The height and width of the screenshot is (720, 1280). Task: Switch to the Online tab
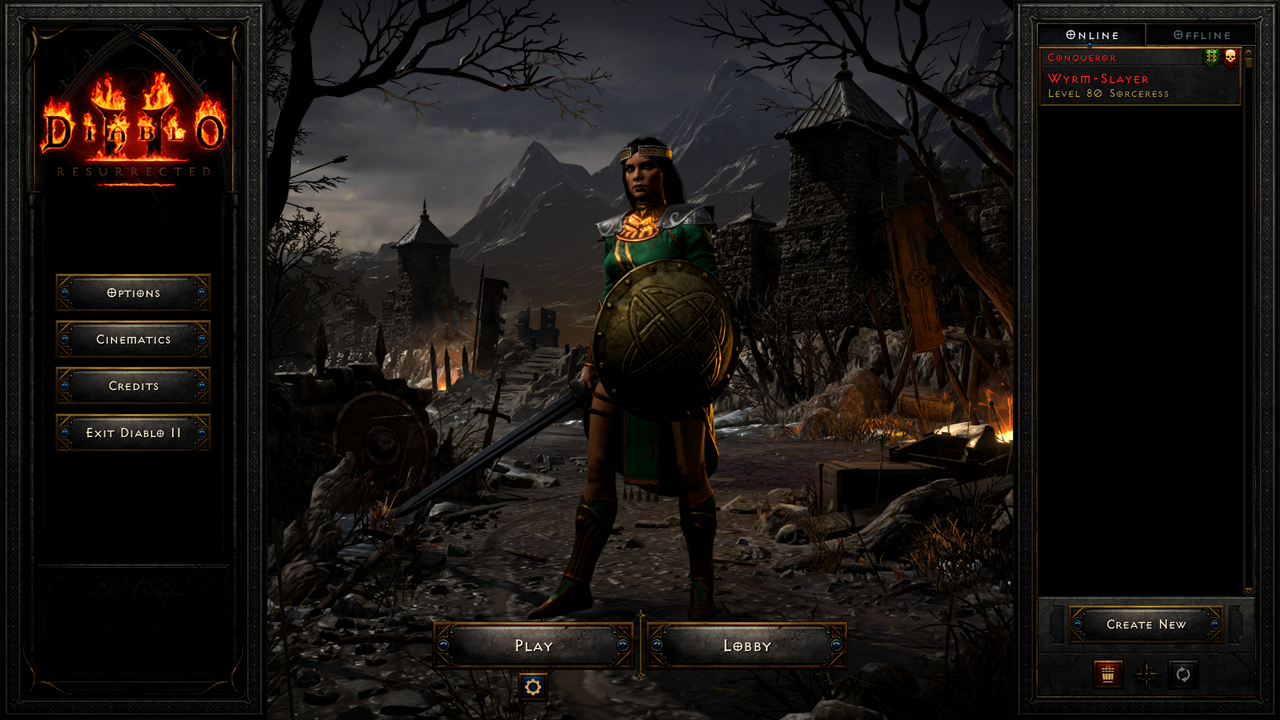(1090, 35)
